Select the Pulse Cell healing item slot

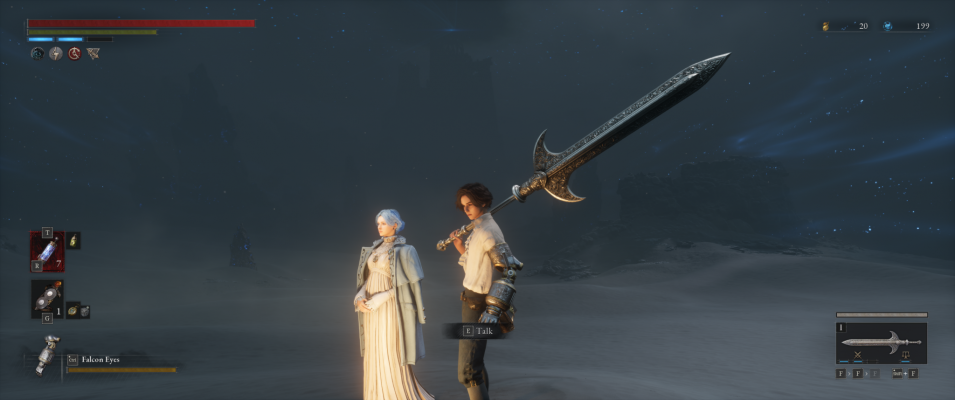pyautogui.click(x=47, y=251)
